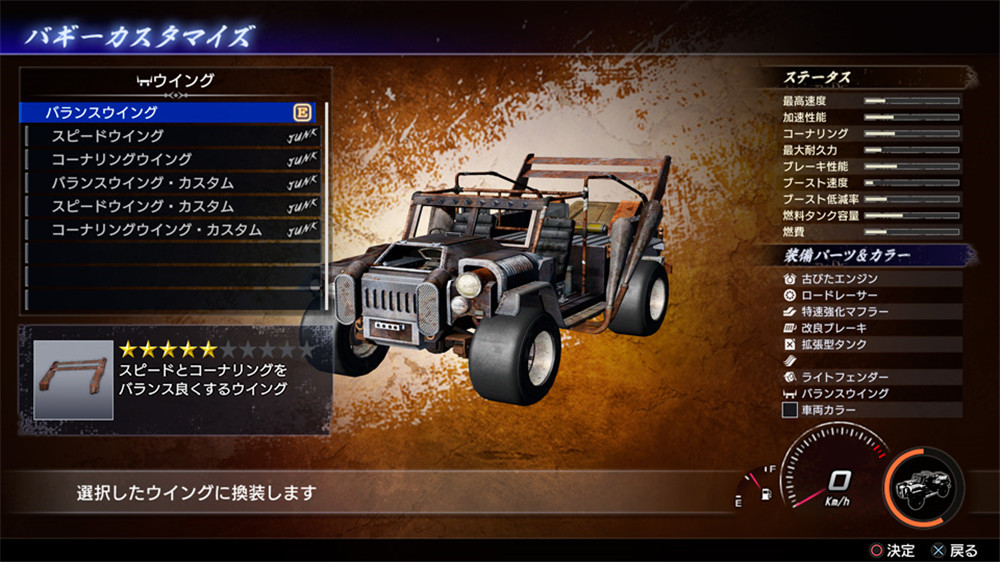1000x562 pixels.
Task: Select the equipped バランスウイング list entry
Action: (x=170, y=112)
